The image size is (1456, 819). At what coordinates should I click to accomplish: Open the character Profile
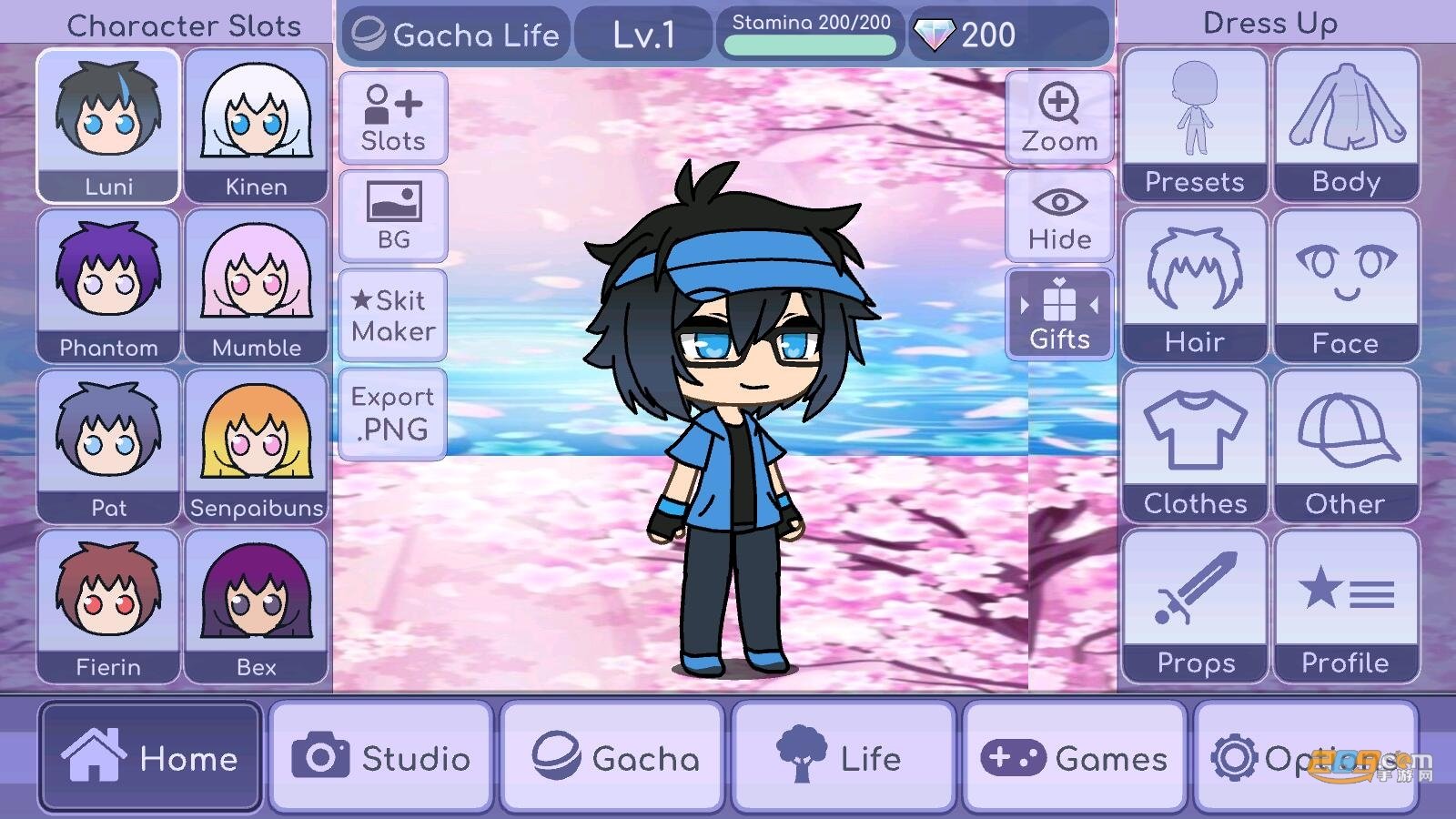coord(1345,606)
